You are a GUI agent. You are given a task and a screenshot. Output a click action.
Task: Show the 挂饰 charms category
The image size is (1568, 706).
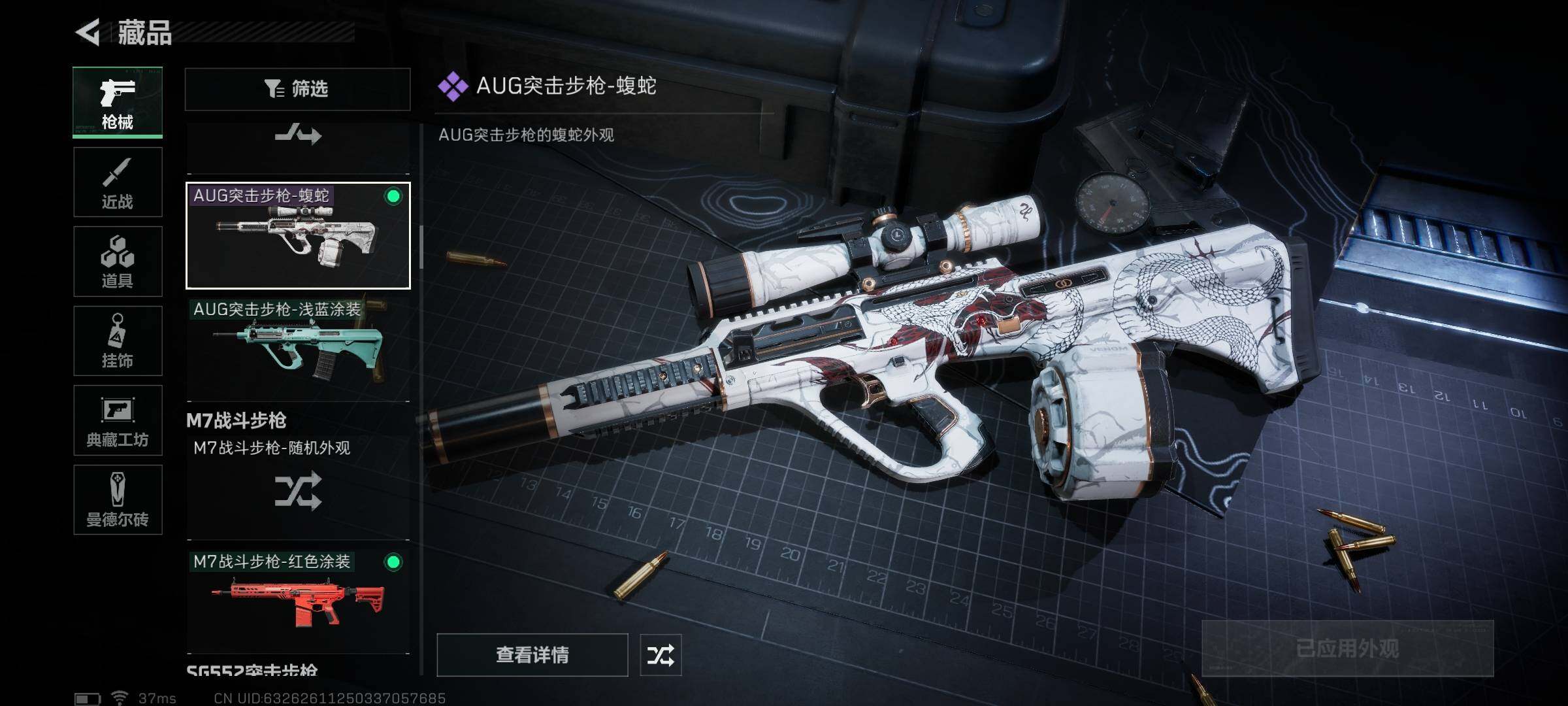pyautogui.click(x=118, y=341)
